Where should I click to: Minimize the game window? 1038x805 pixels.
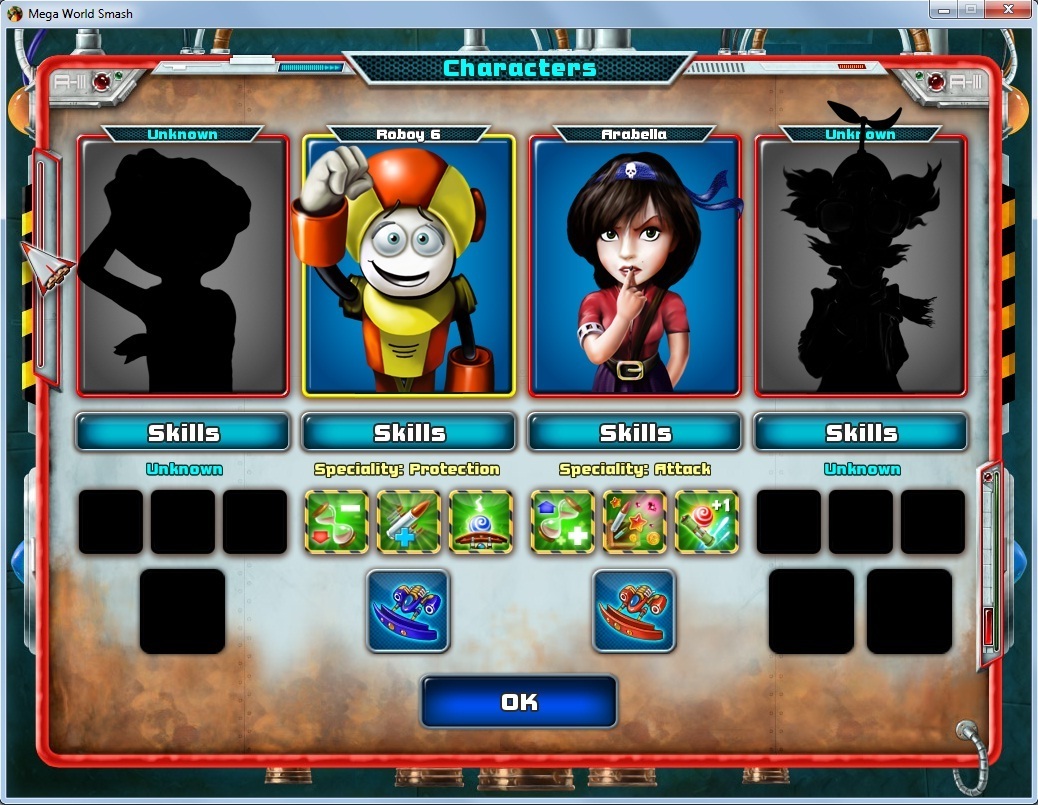click(942, 10)
